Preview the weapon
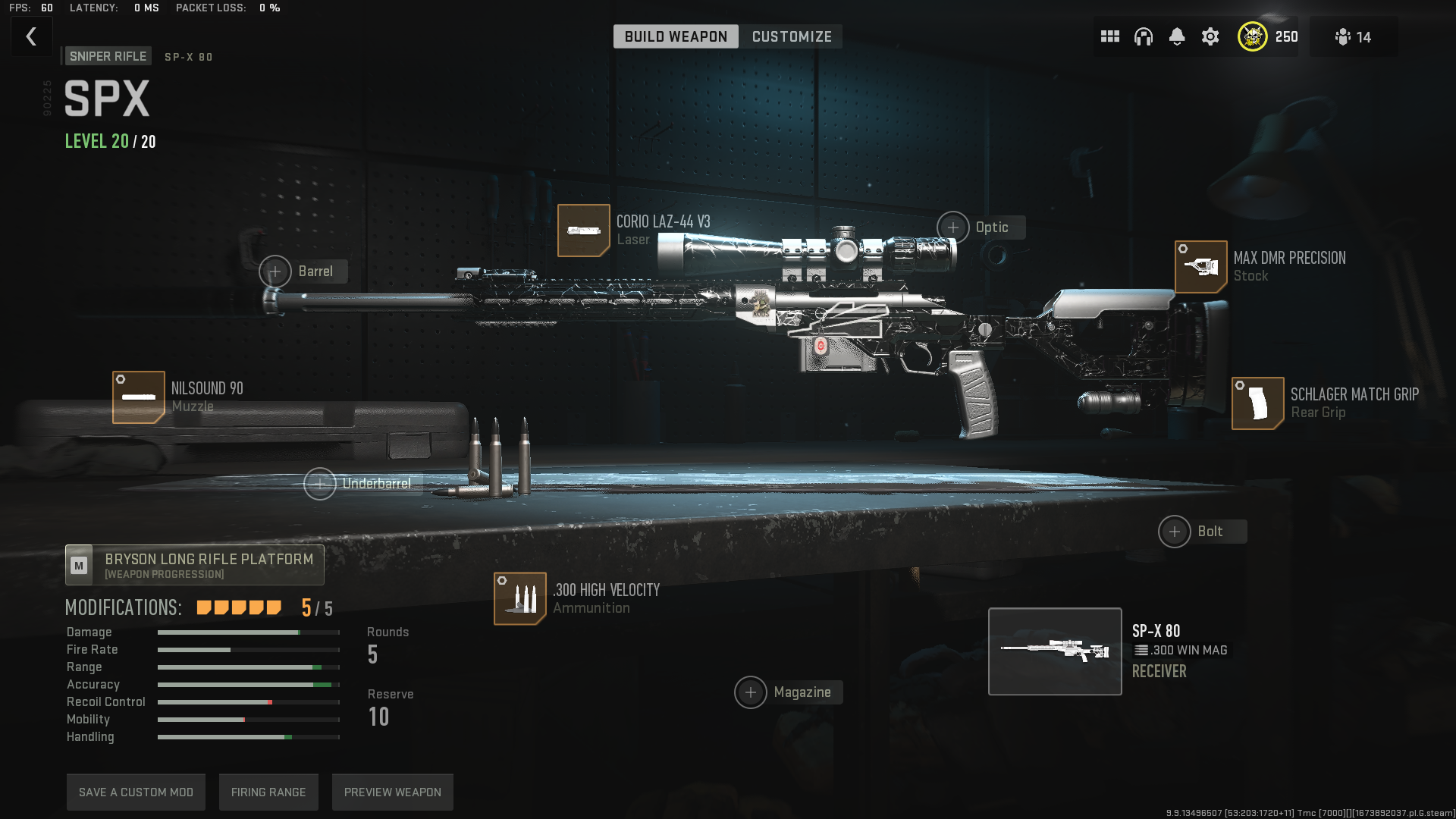 (x=392, y=792)
